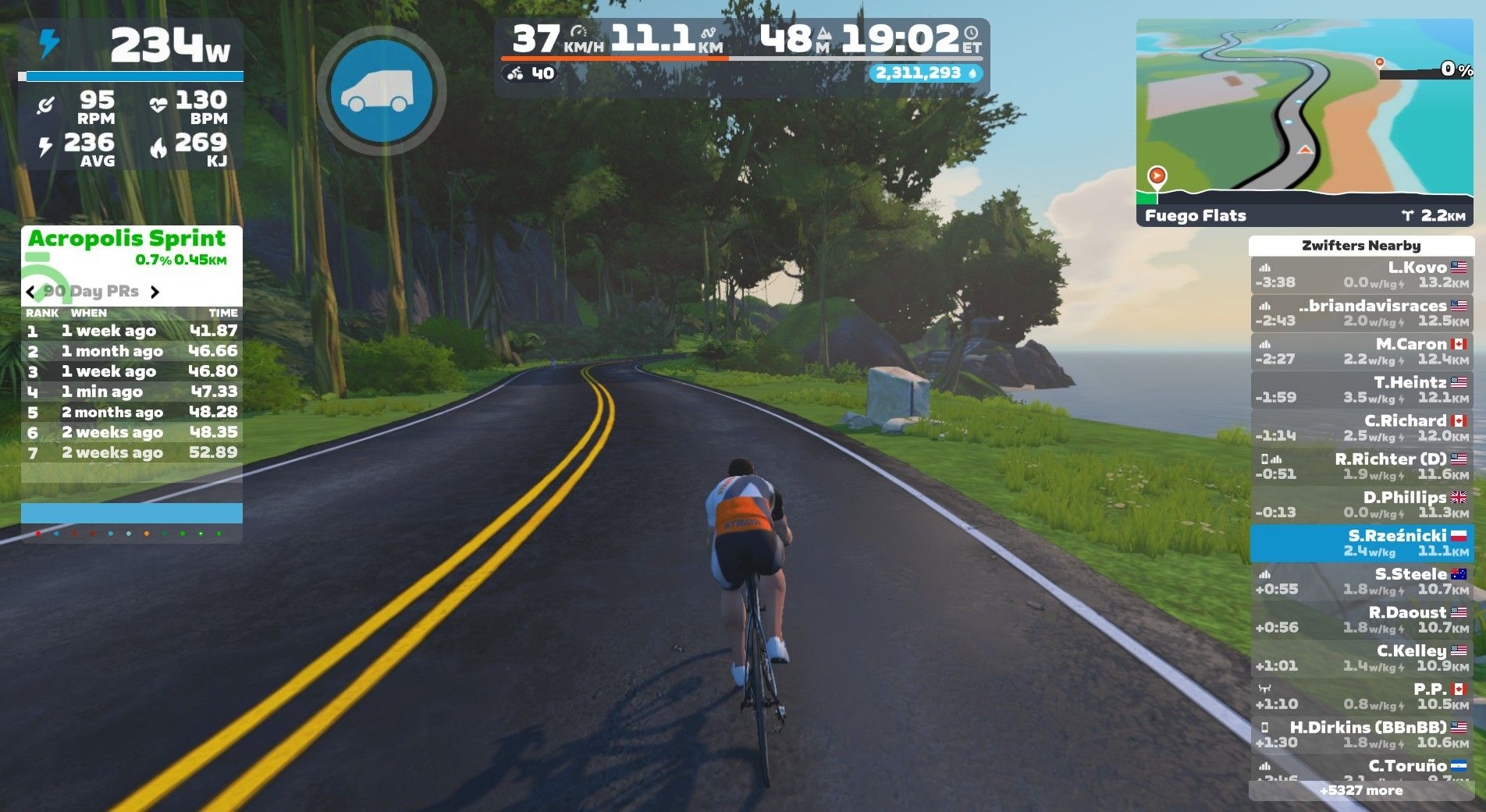Screen dimensions: 1486x812
Task: Choose R.Daoust from the rider list
Action: pyautogui.click(x=1361, y=619)
